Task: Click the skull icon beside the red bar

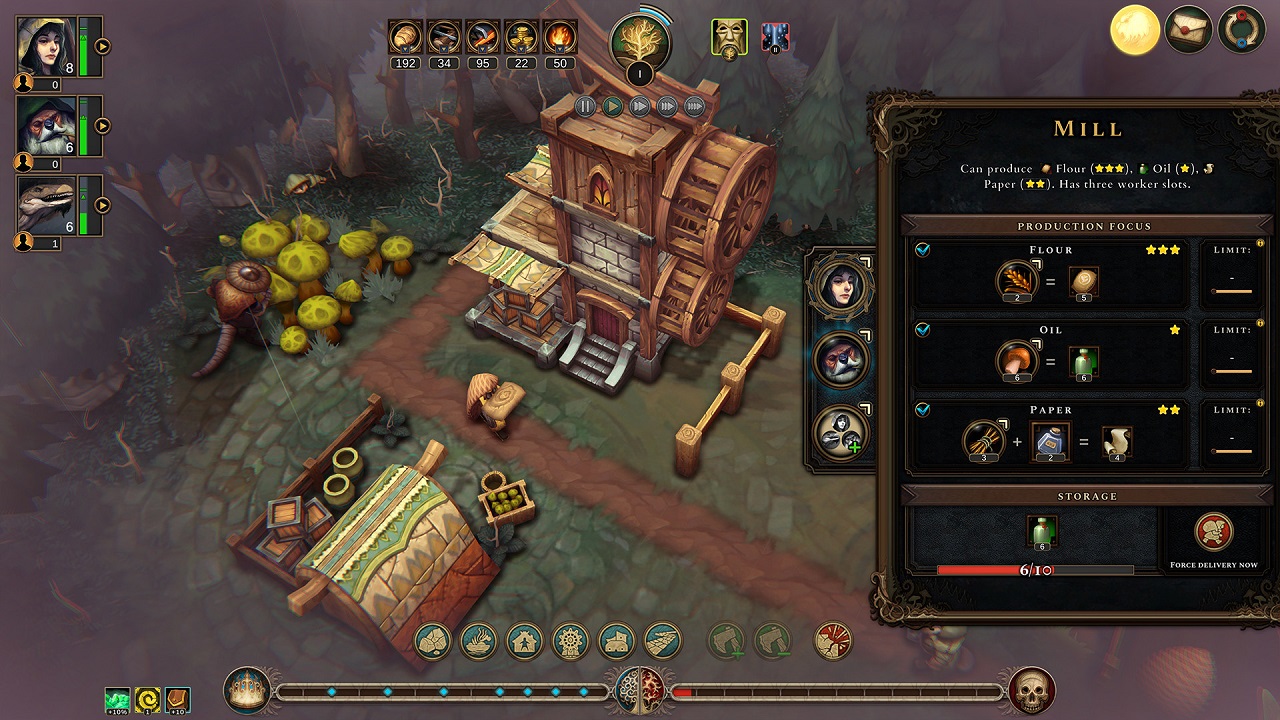Action: click(1031, 691)
